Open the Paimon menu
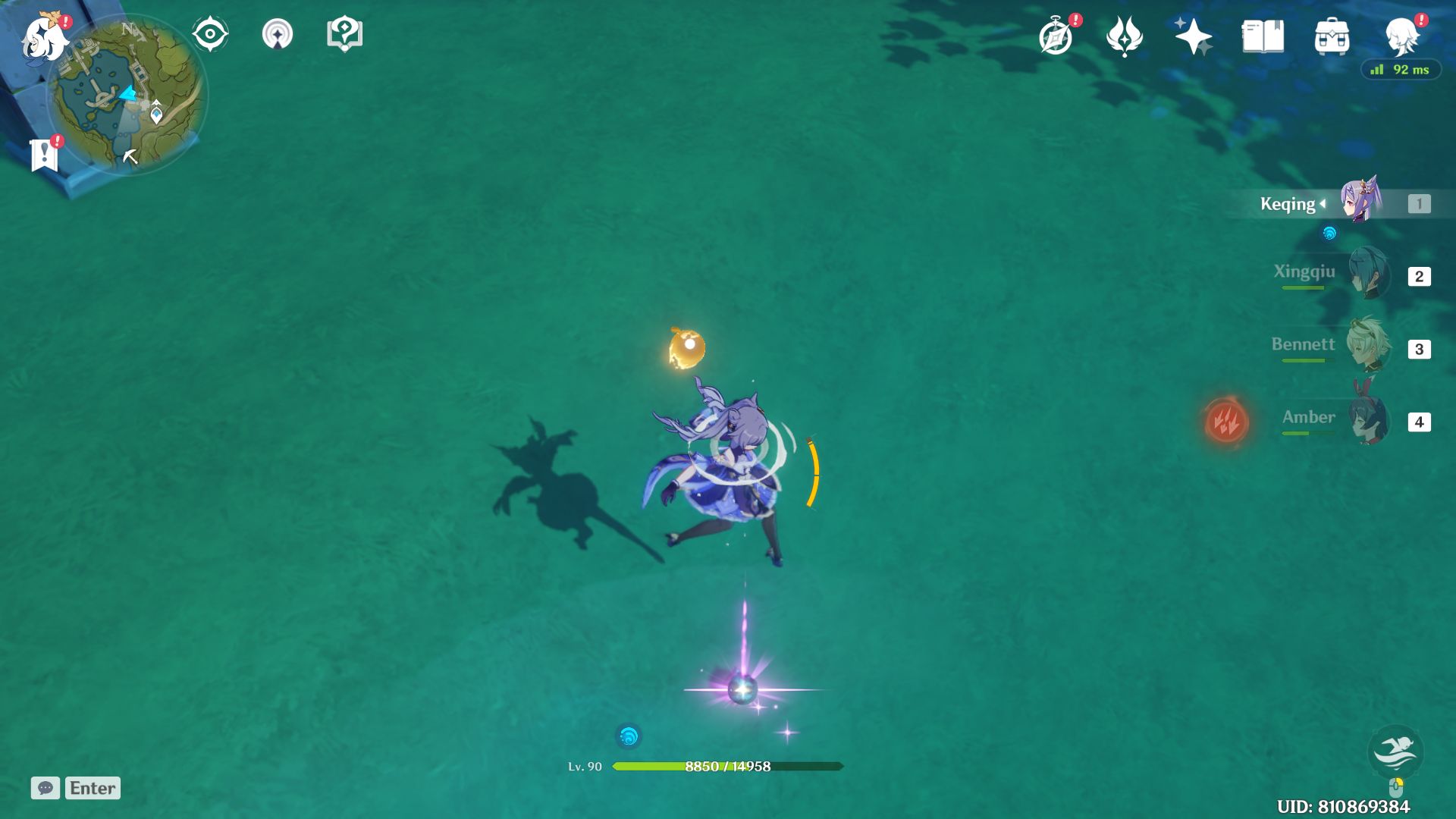 pos(44,36)
